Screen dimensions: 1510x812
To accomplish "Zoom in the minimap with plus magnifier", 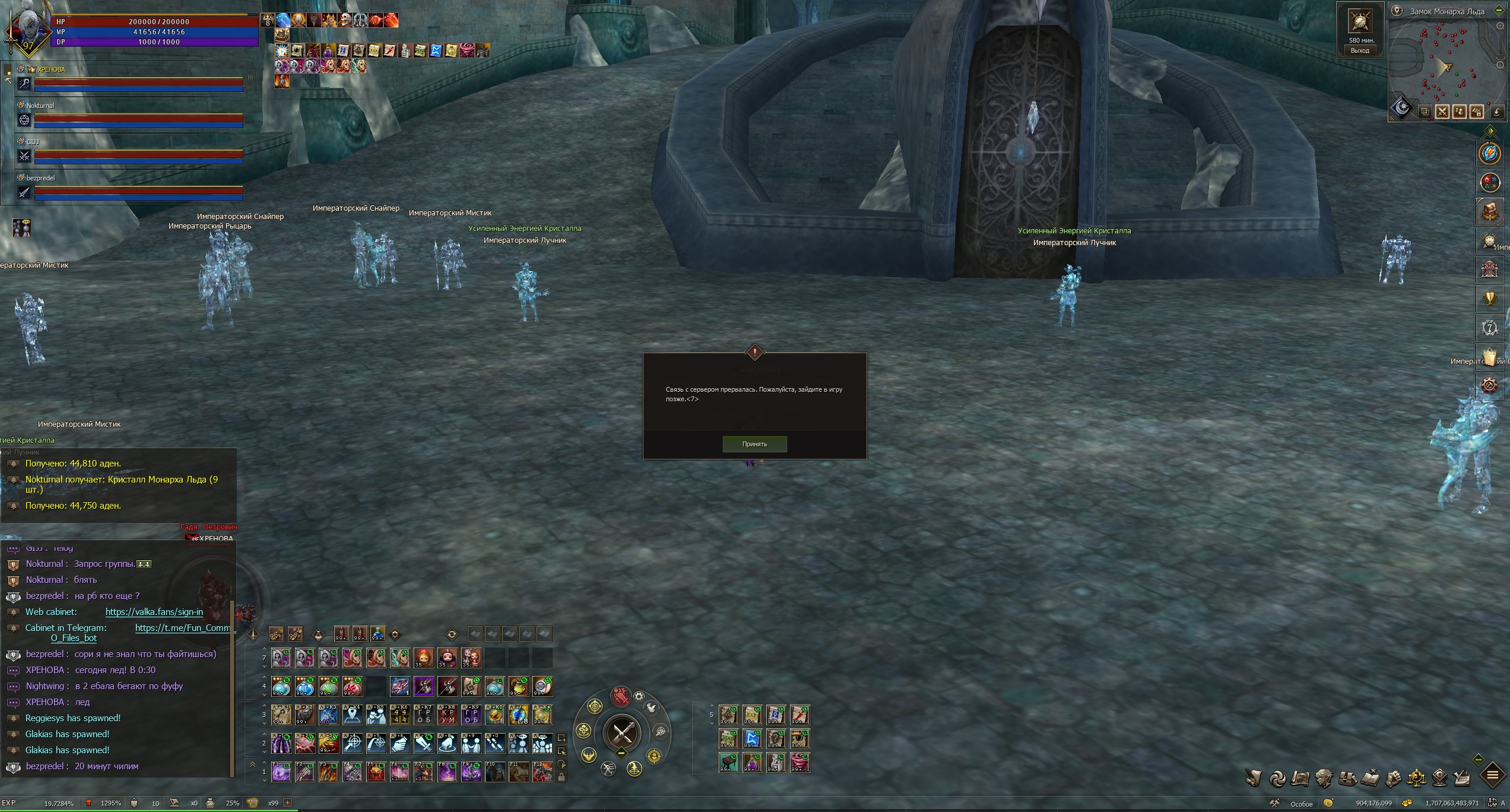I will (x=1500, y=27).
